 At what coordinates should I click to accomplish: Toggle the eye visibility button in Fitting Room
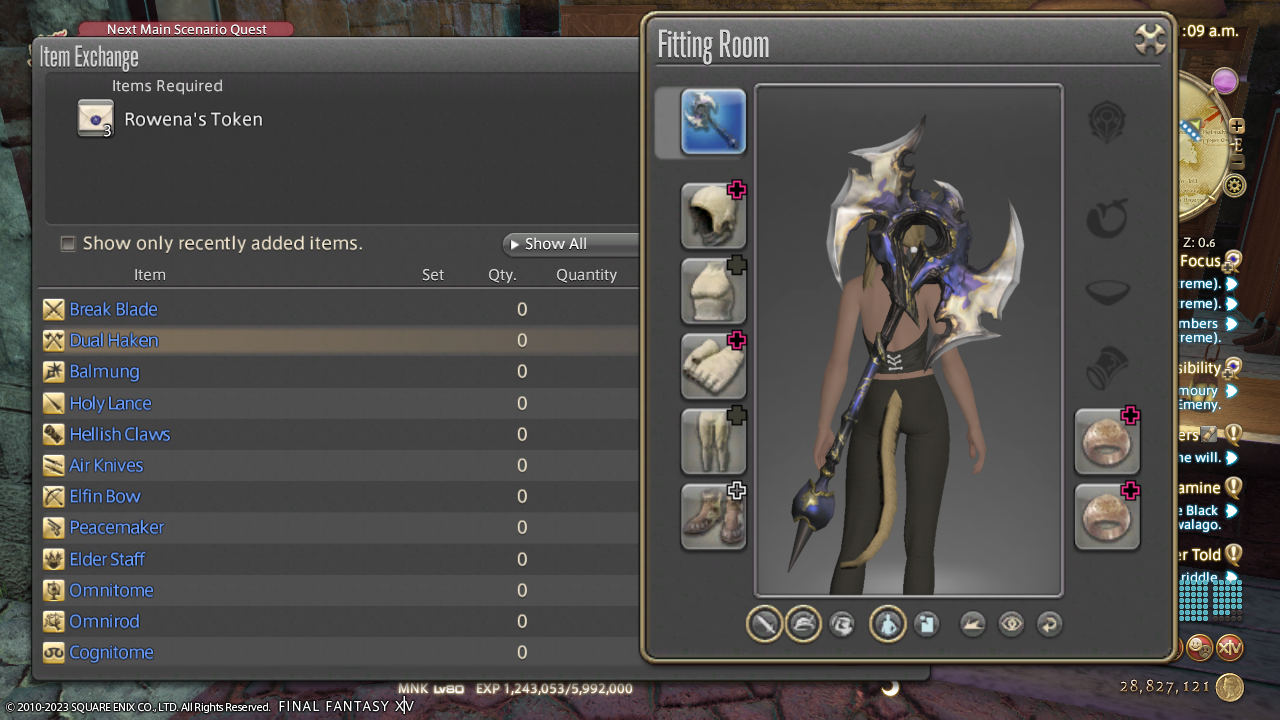coord(1011,624)
